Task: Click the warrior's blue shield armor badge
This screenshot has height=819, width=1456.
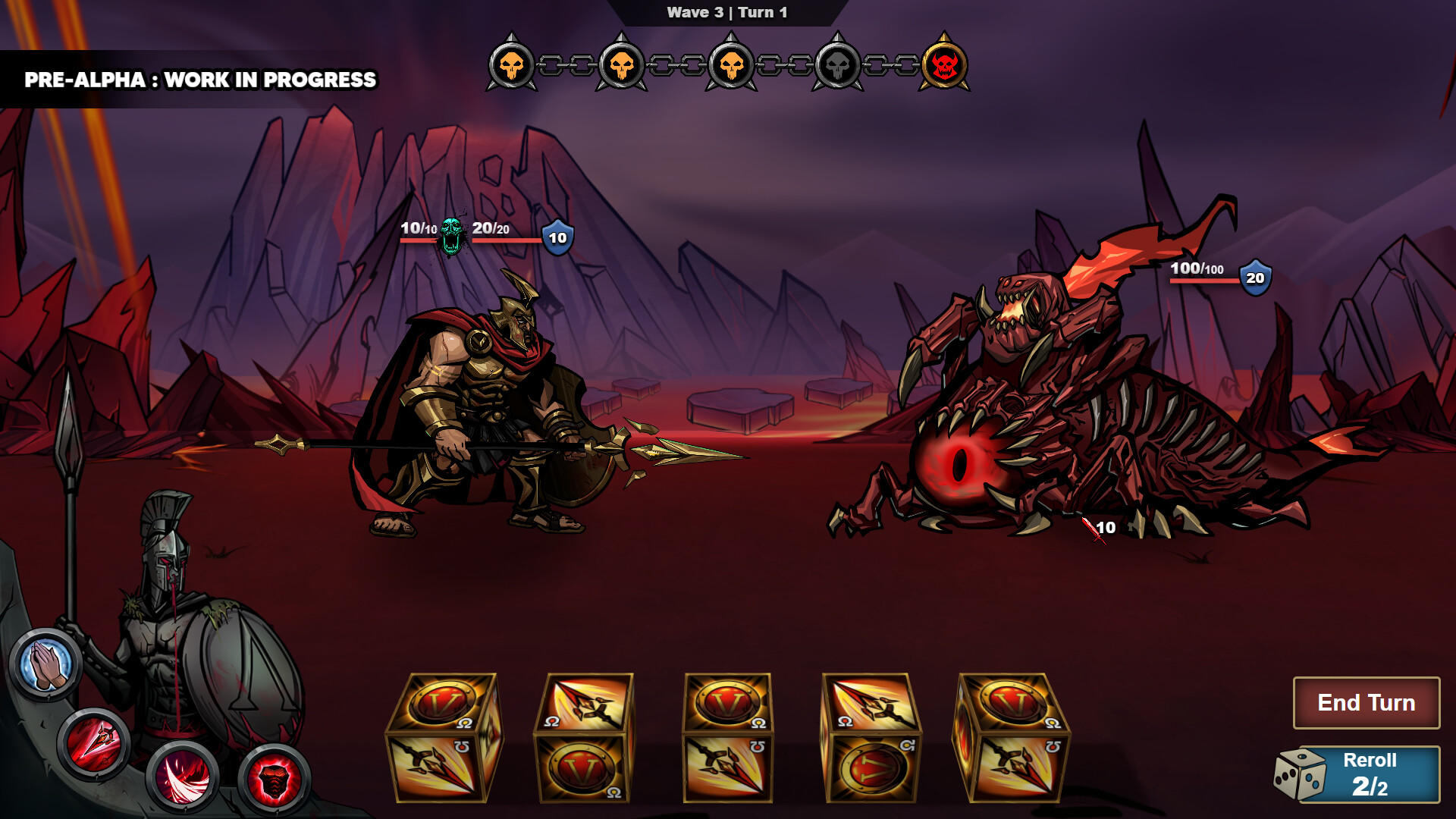Action: click(558, 237)
